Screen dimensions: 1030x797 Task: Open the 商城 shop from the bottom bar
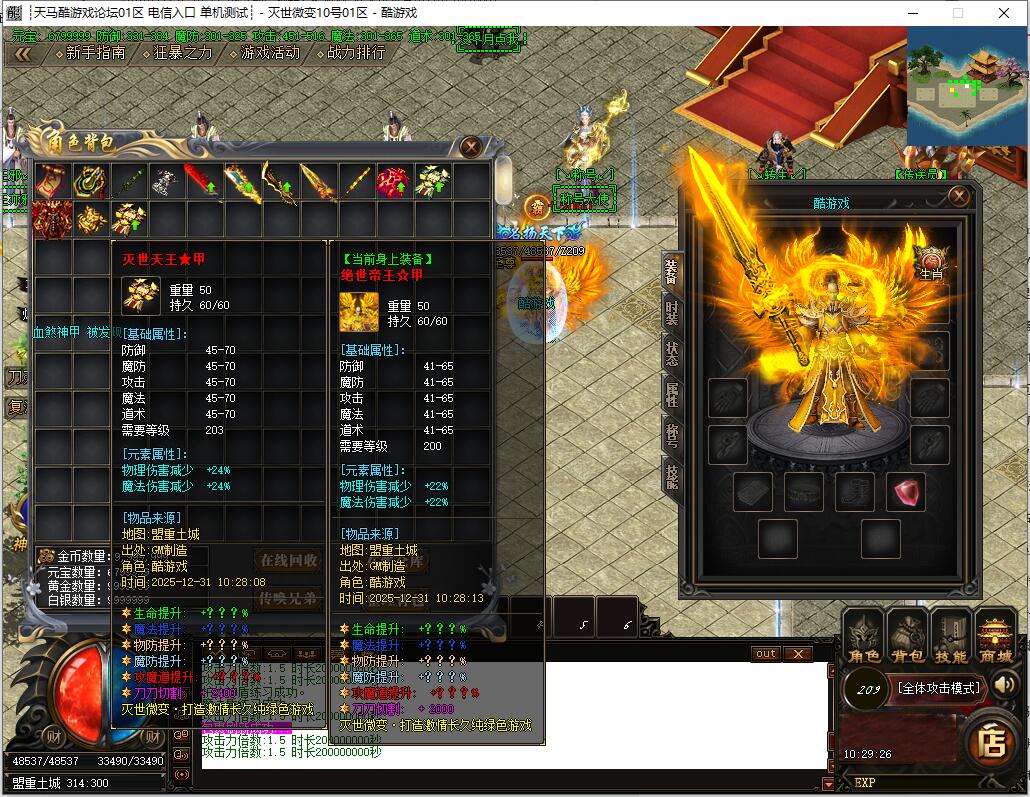pyautogui.click(x=994, y=636)
